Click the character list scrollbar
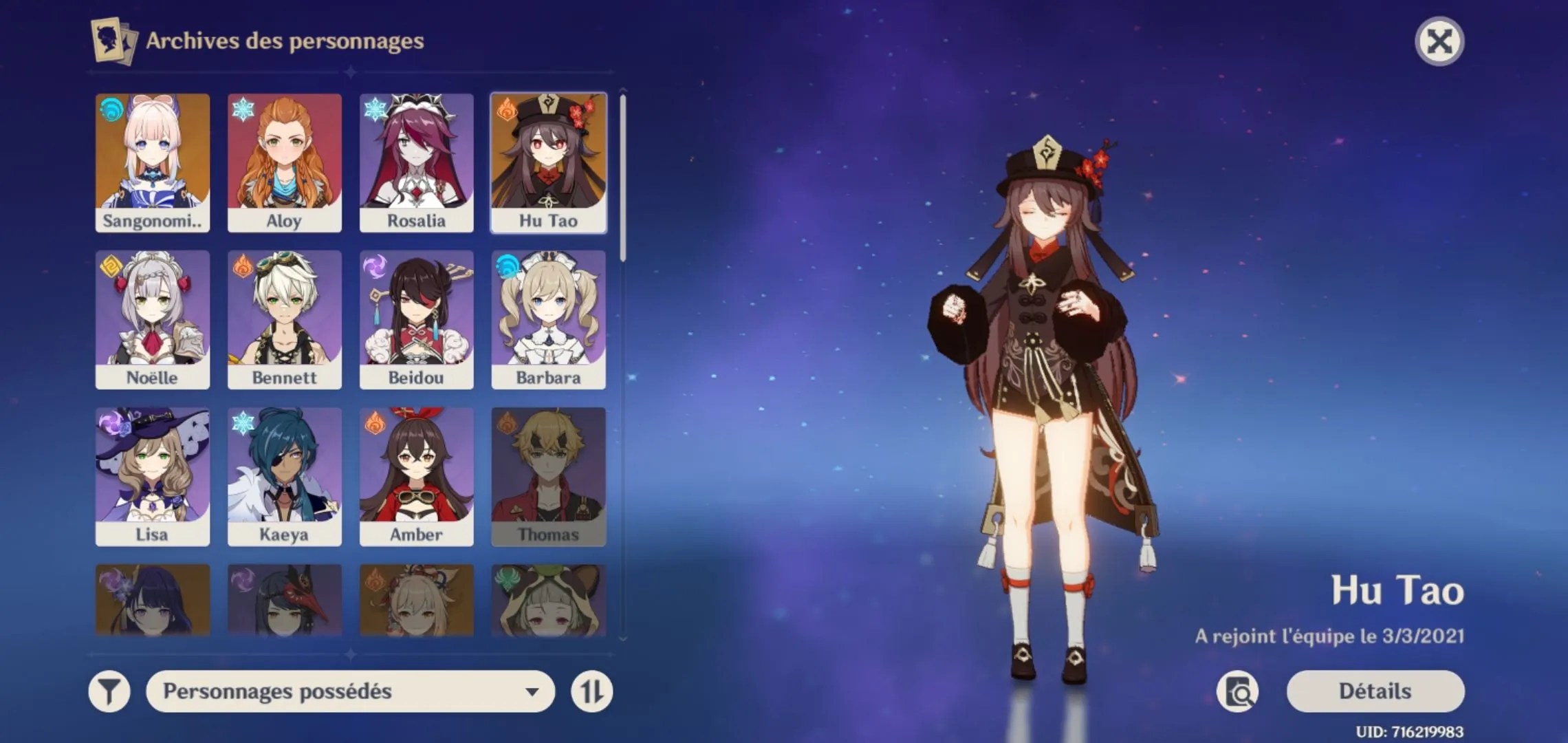This screenshot has width=1568, height=743. point(623,177)
